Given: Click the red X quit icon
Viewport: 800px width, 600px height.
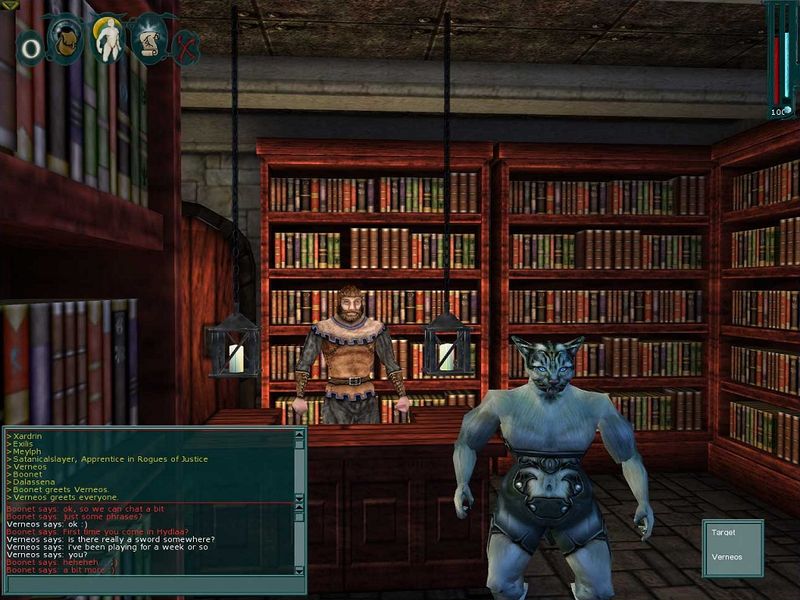Looking at the screenshot, I should [186, 46].
